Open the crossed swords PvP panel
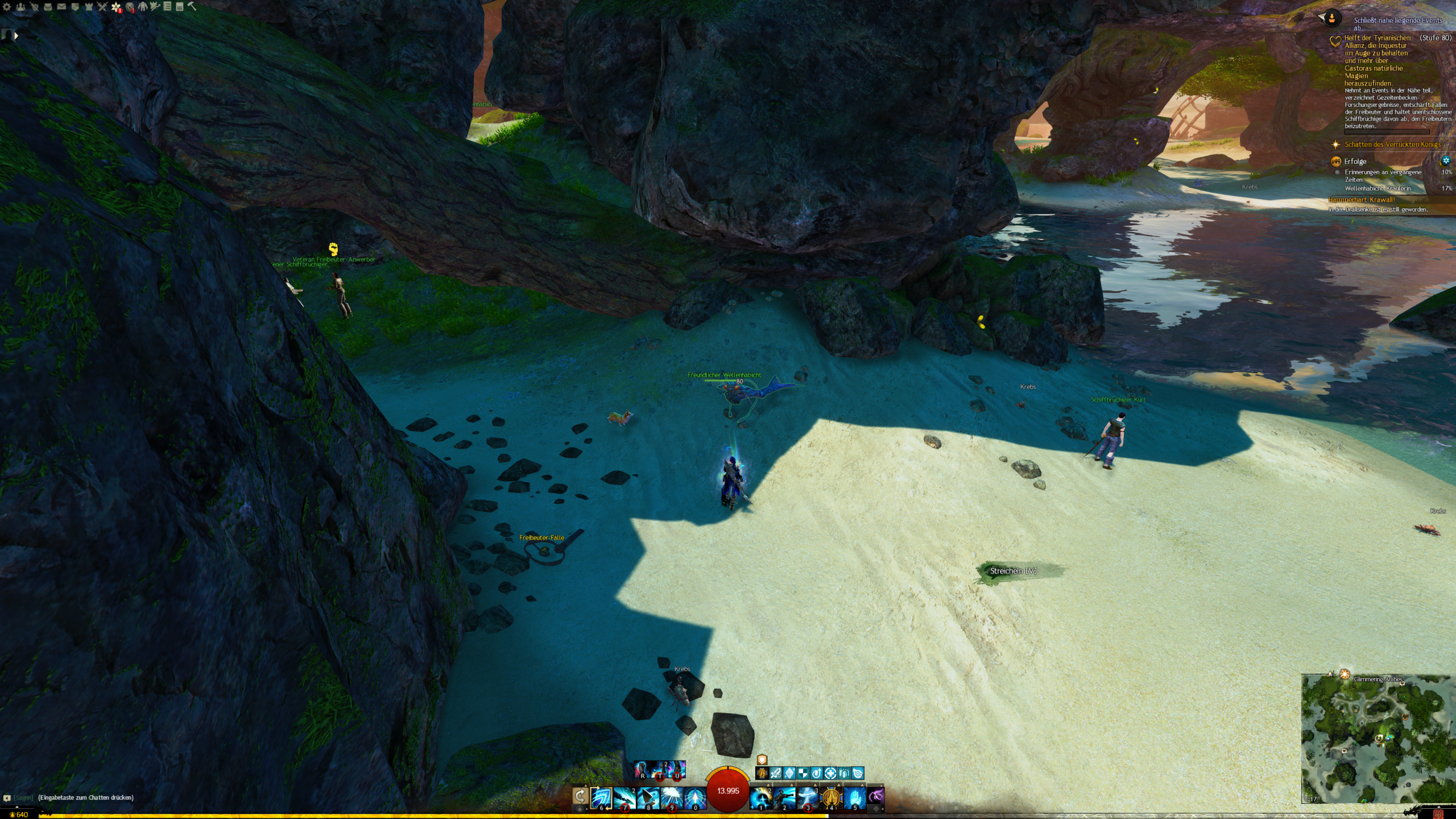Viewport: 1456px width, 819px height. point(102,7)
